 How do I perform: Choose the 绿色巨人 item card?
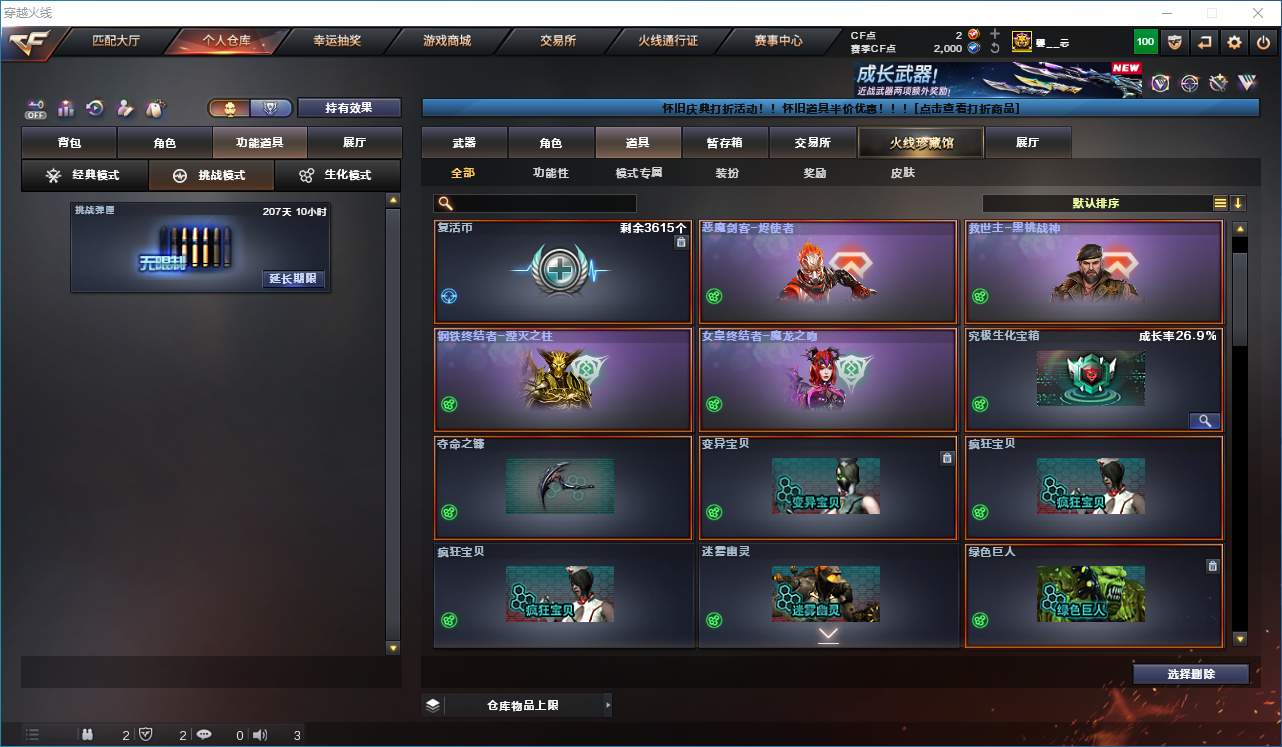click(1093, 595)
